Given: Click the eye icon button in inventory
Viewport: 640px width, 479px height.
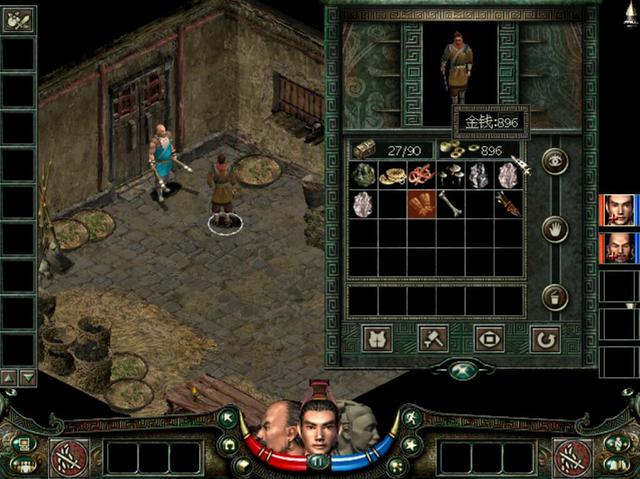Looking at the screenshot, I should coord(555,161).
